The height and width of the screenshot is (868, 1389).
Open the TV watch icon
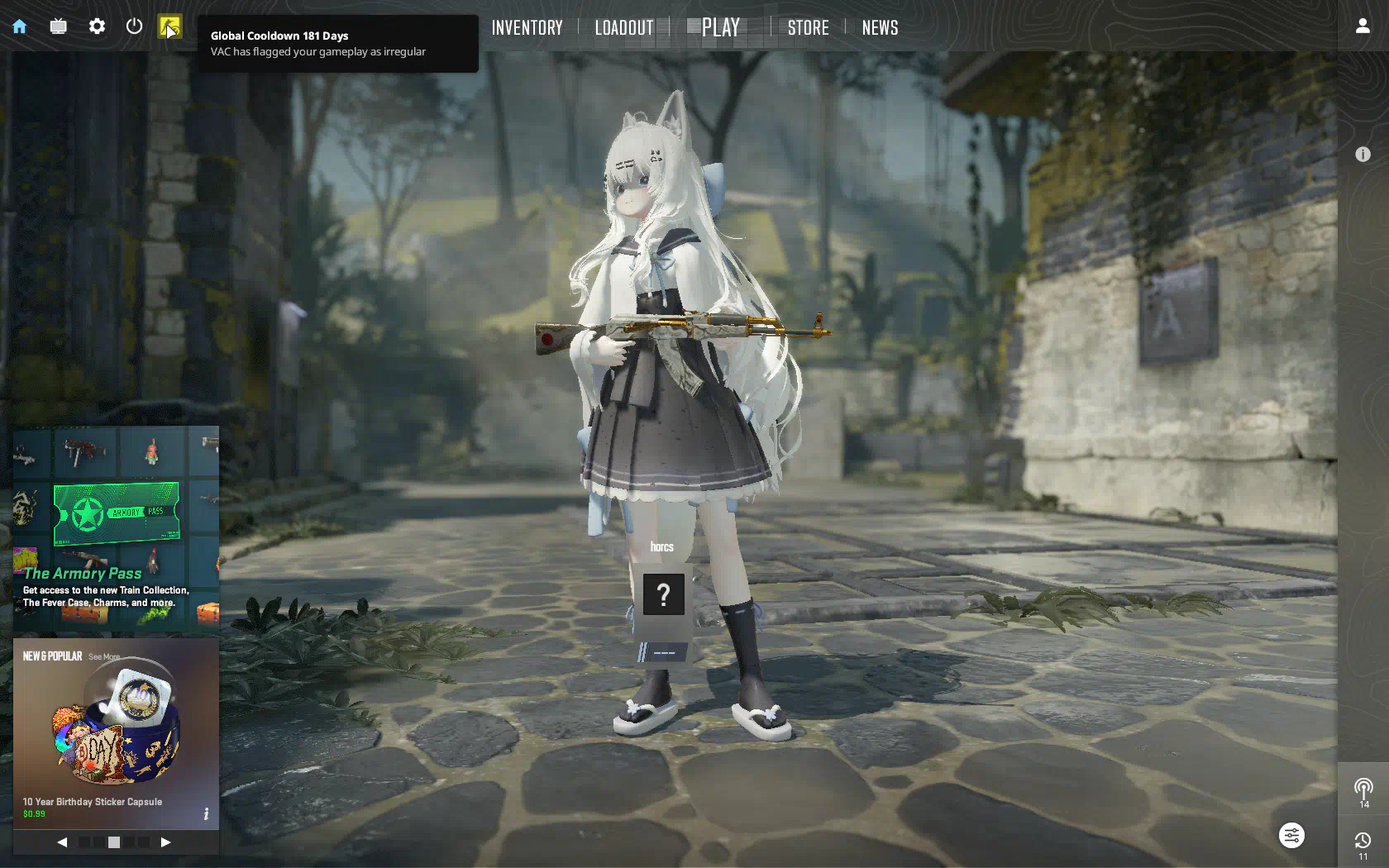[58, 26]
